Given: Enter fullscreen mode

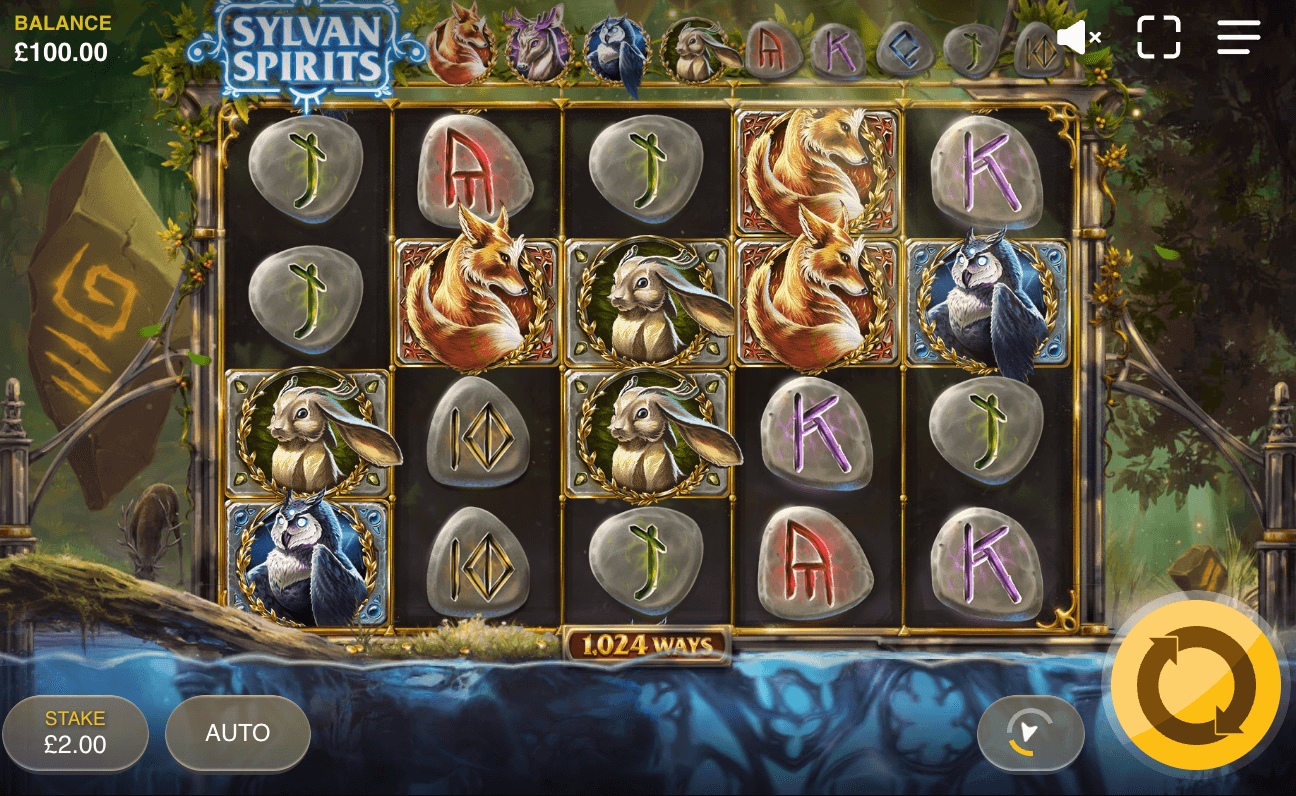Looking at the screenshot, I should pyautogui.click(x=1159, y=38).
